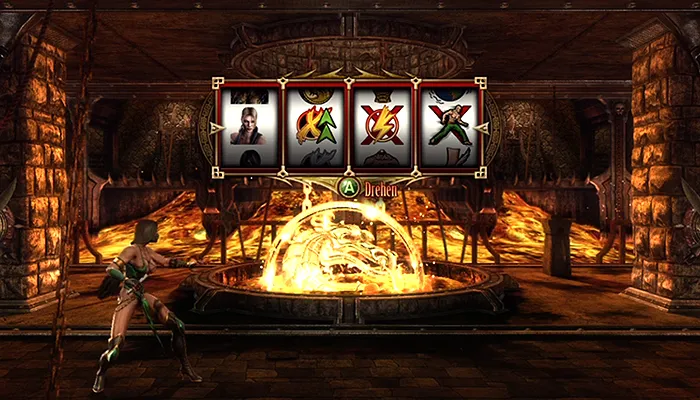Screen dimensions: 700x400
Task: Select the crossed-out fighter figure reel
Action: [x=447, y=126]
